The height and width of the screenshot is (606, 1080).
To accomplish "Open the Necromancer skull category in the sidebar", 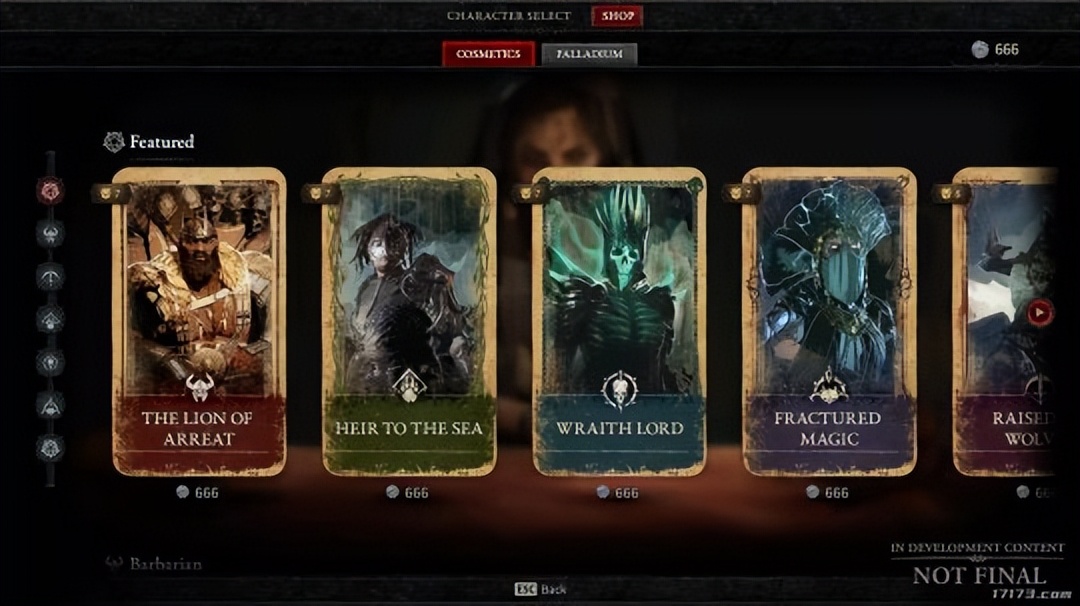I will click(x=50, y=362).
